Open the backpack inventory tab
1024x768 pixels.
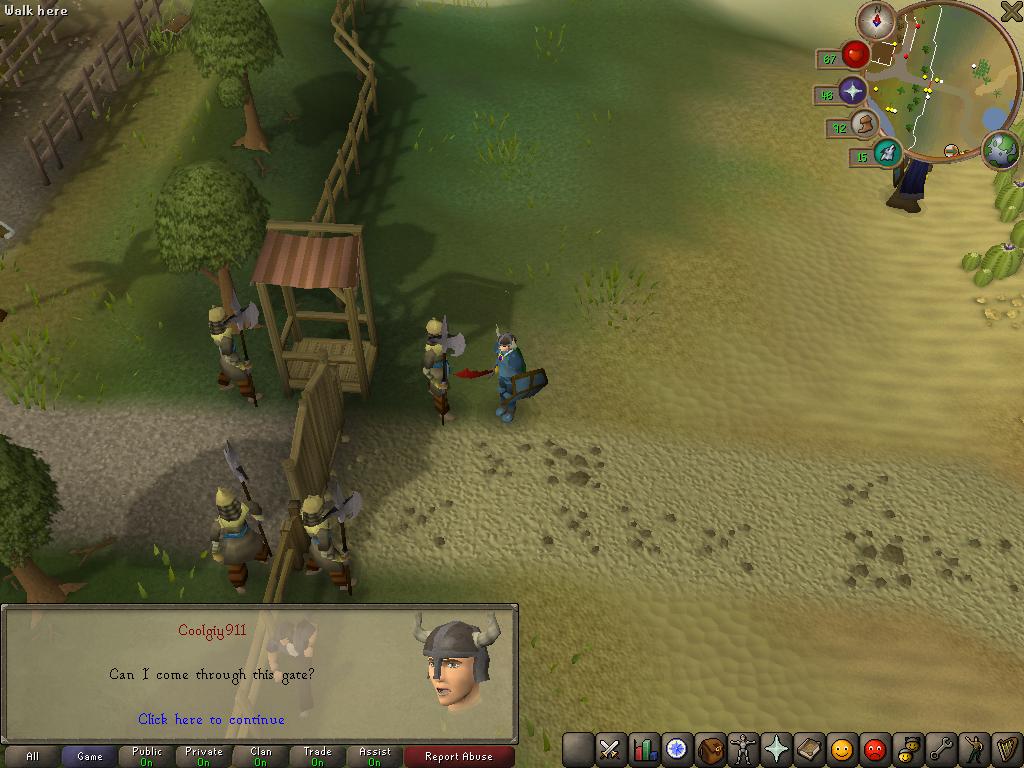click(x=711, y=749)
